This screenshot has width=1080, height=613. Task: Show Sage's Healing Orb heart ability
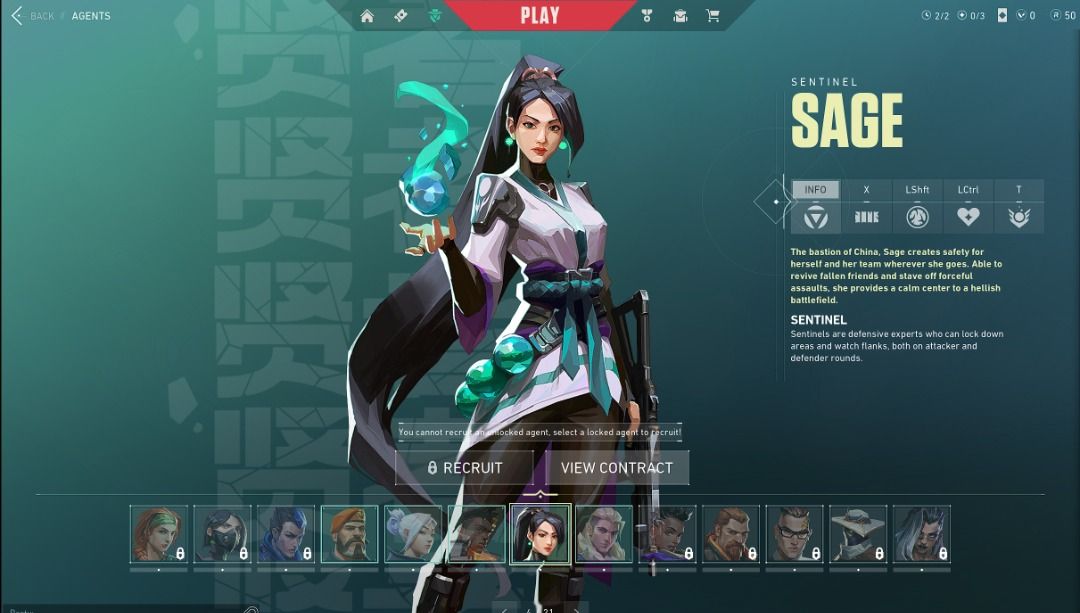[x=967, y=216]
